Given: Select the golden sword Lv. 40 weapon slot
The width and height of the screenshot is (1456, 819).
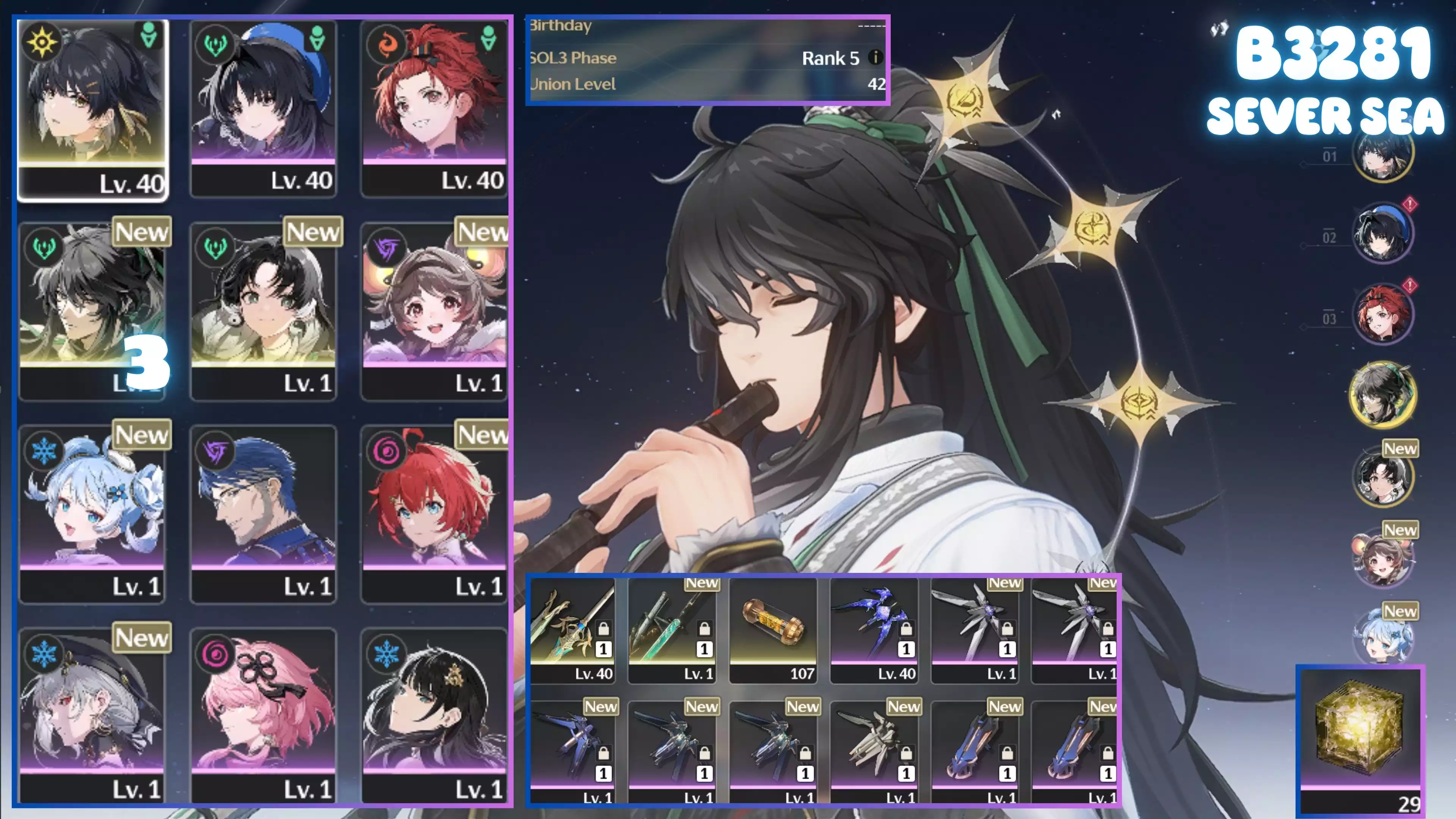Looking at the screenshot, I should coord(572,630).
